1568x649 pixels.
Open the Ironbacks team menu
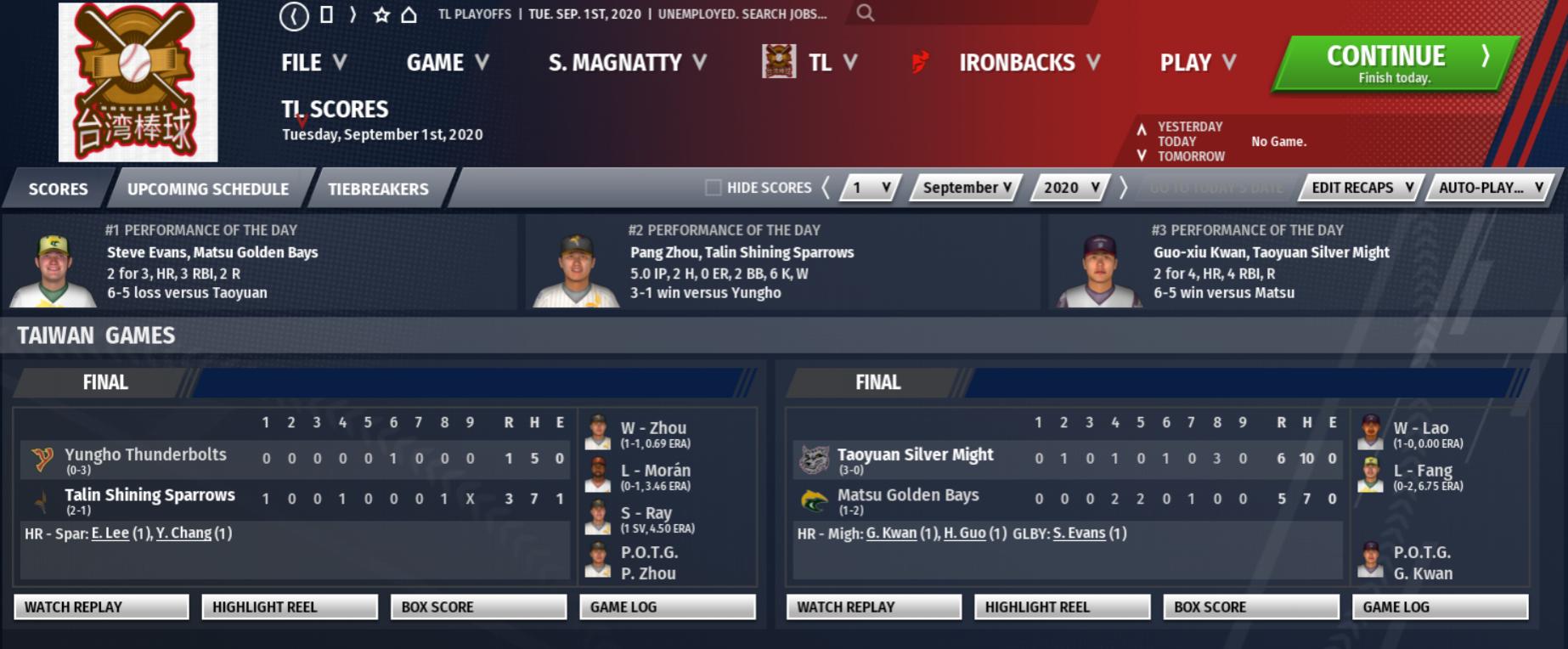pyautogui.click(x=1028, y=63)
